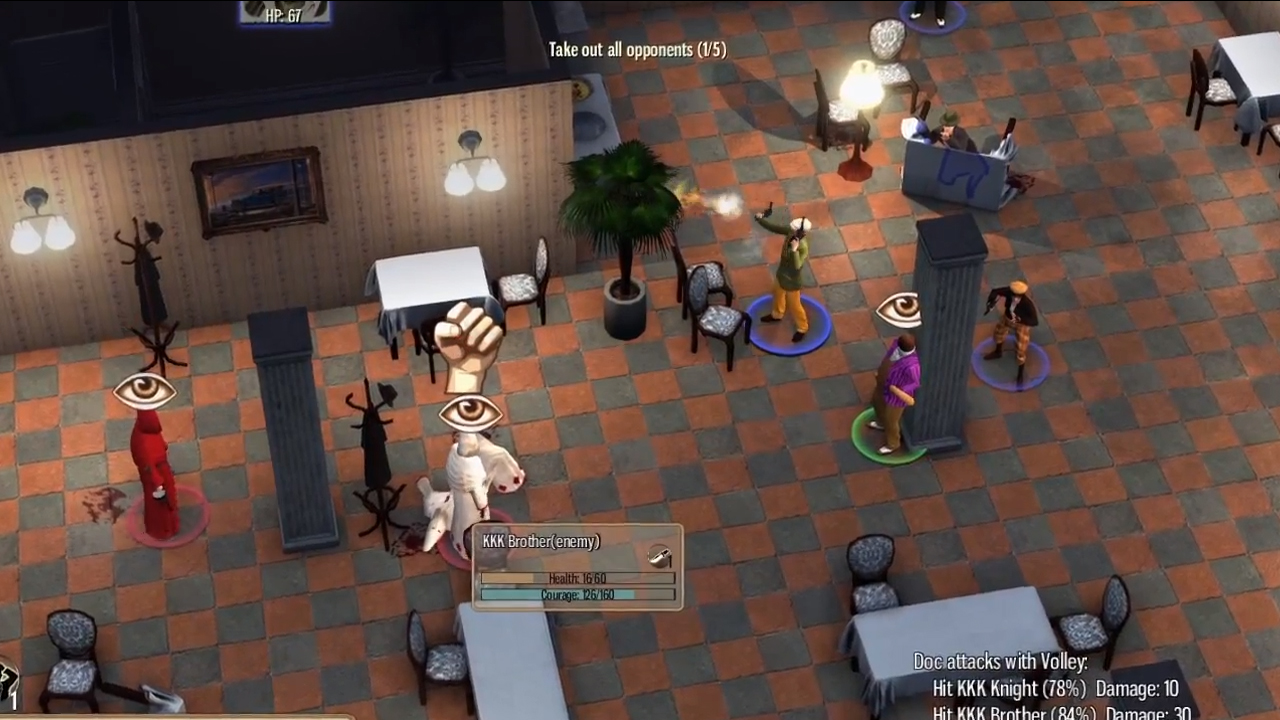Click the 'Take out all opponents' objective tracker
1280x720 pixels.
(x=637, y=50)
